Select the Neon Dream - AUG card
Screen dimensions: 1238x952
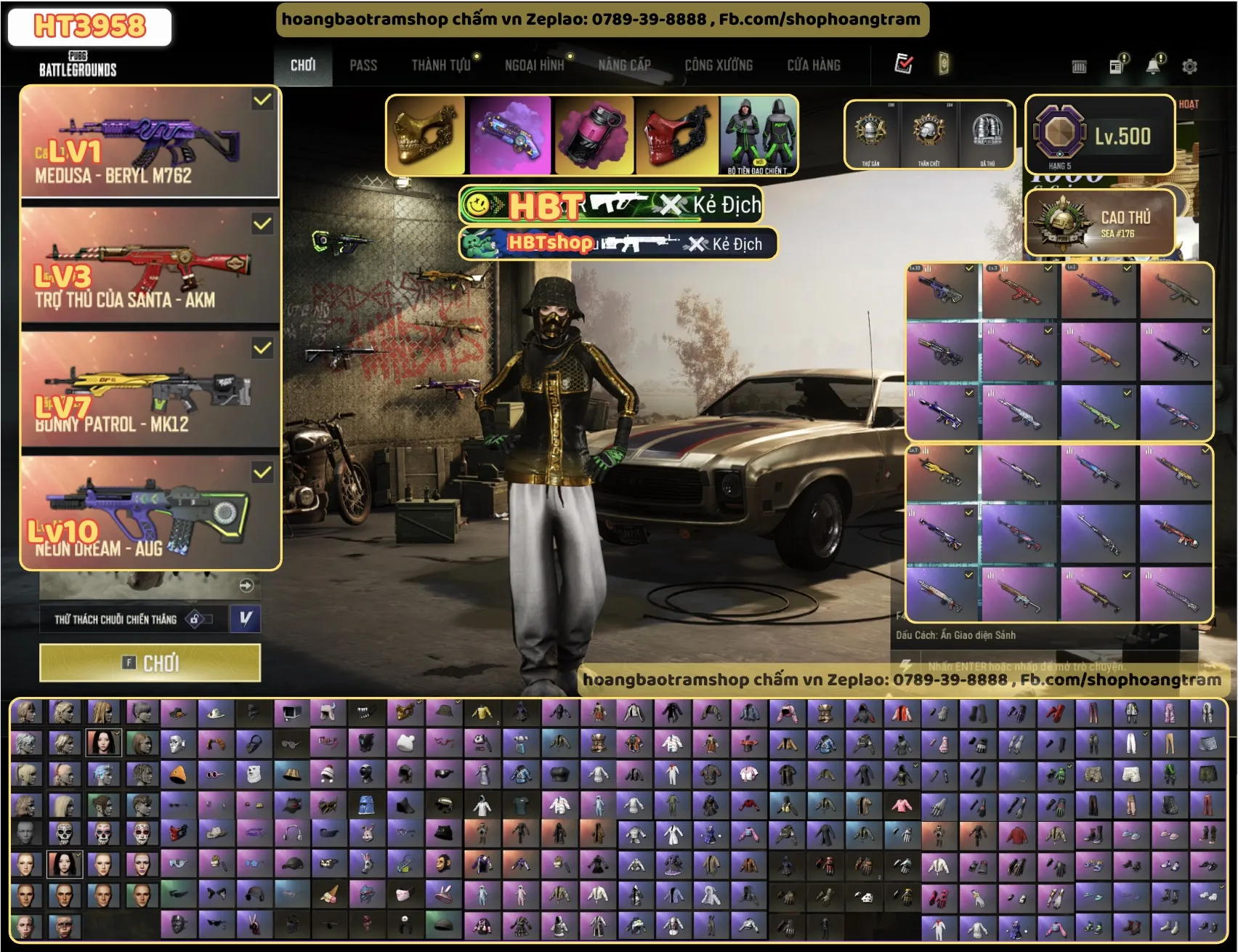(x=150, y=515)
